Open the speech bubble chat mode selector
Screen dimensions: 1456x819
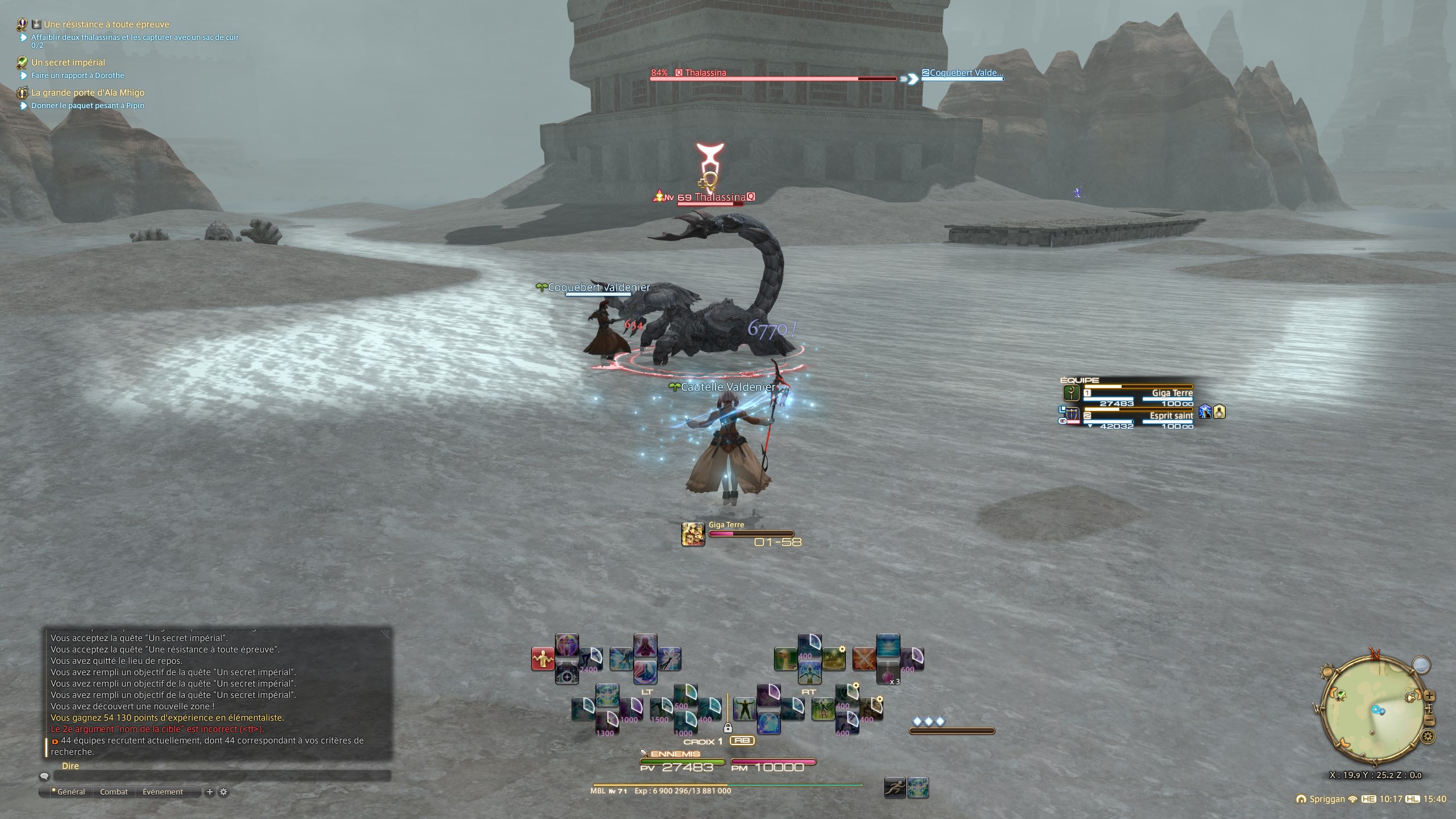(44, 776)
